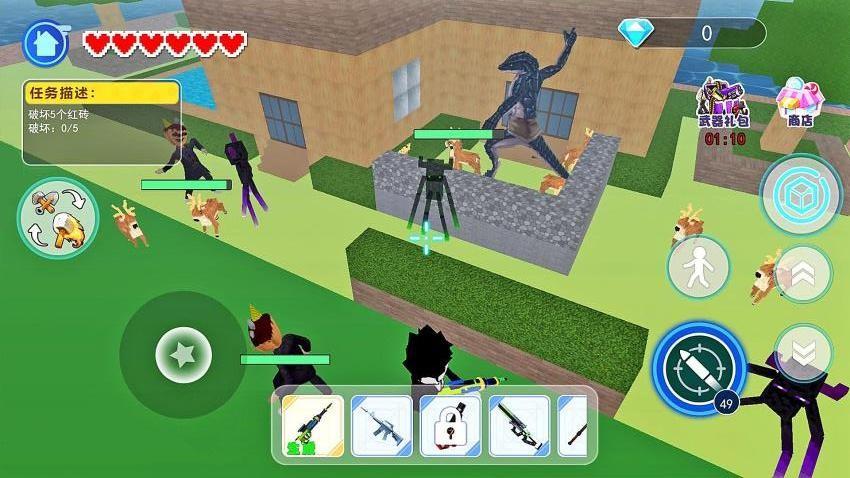Equip the green-and-black sniper rifle slot
The width and height of the screenshot is (850, 478).
519,425
